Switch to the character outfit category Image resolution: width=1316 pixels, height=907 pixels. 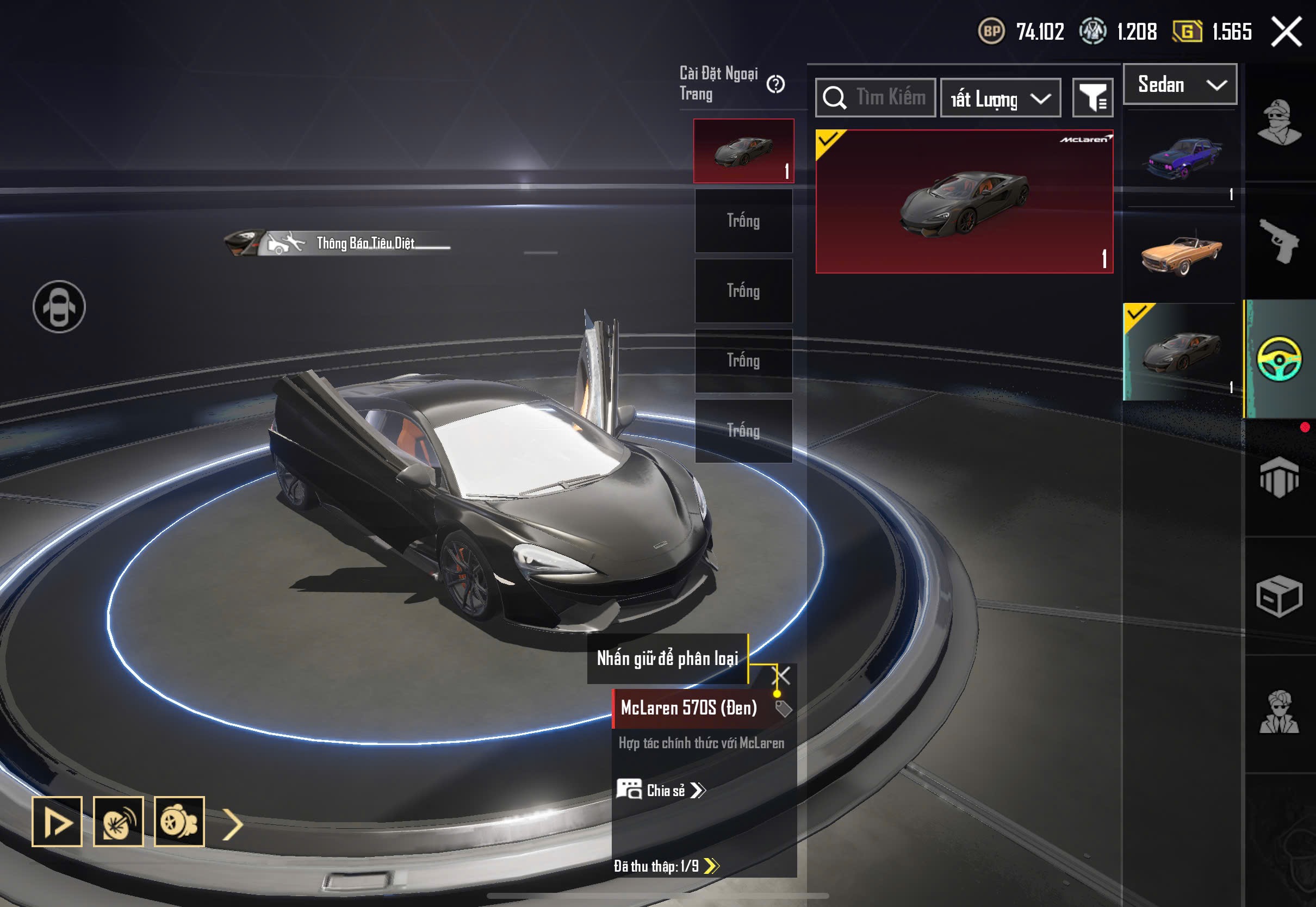click(1279, 122)
